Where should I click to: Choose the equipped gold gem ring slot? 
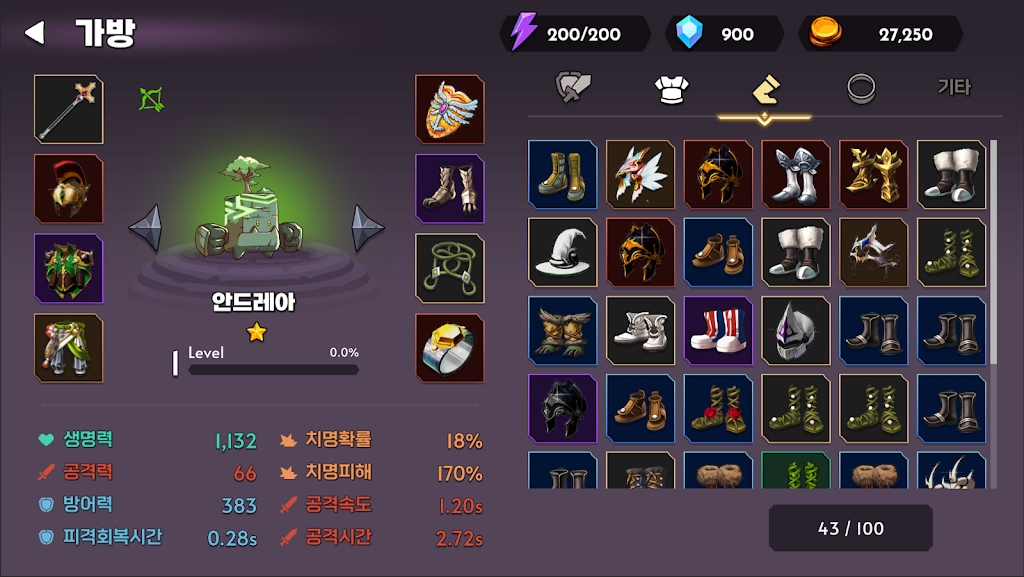click(x=450, y=348)
